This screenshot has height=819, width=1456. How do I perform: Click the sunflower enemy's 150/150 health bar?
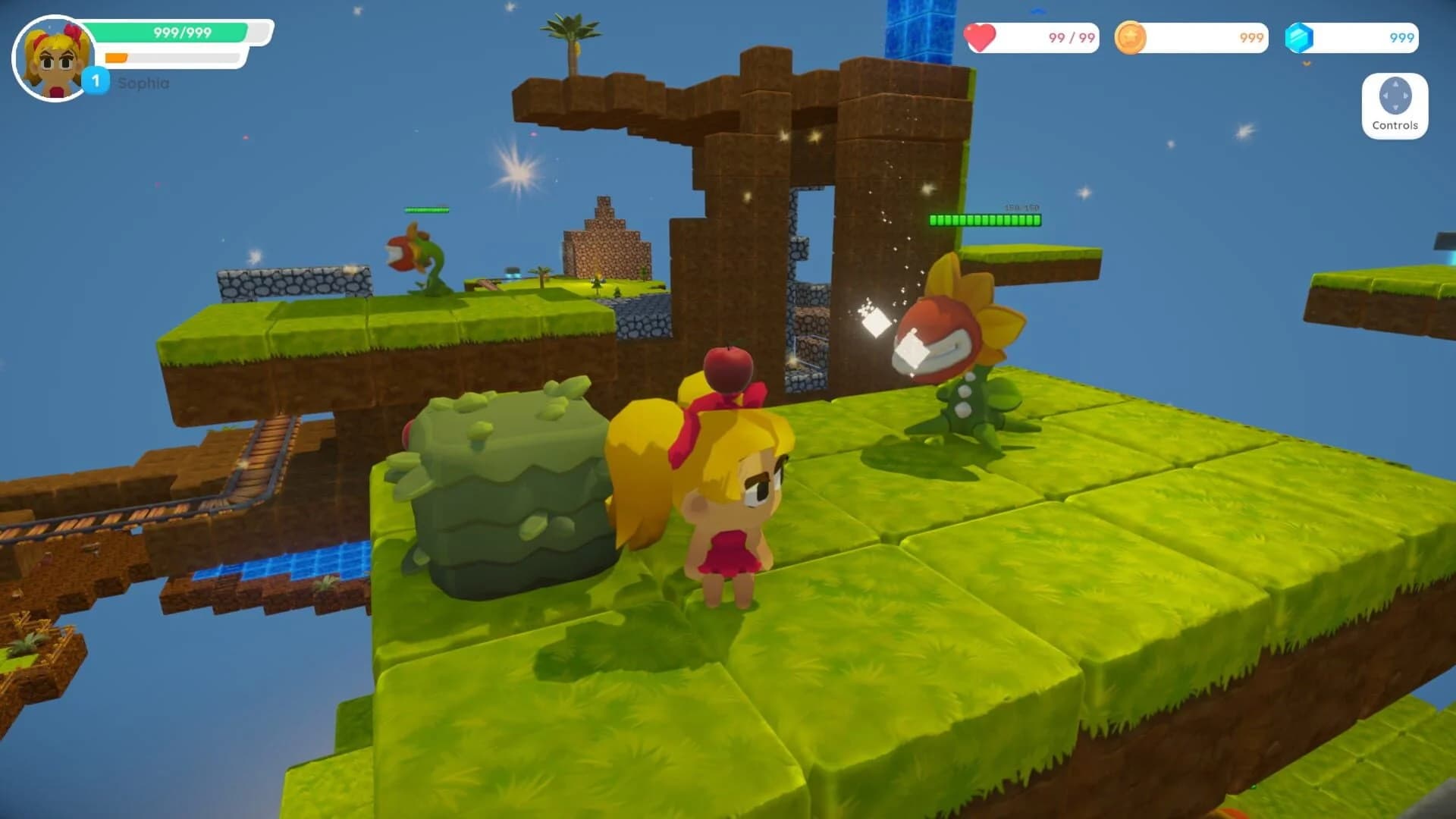(984, 221)
